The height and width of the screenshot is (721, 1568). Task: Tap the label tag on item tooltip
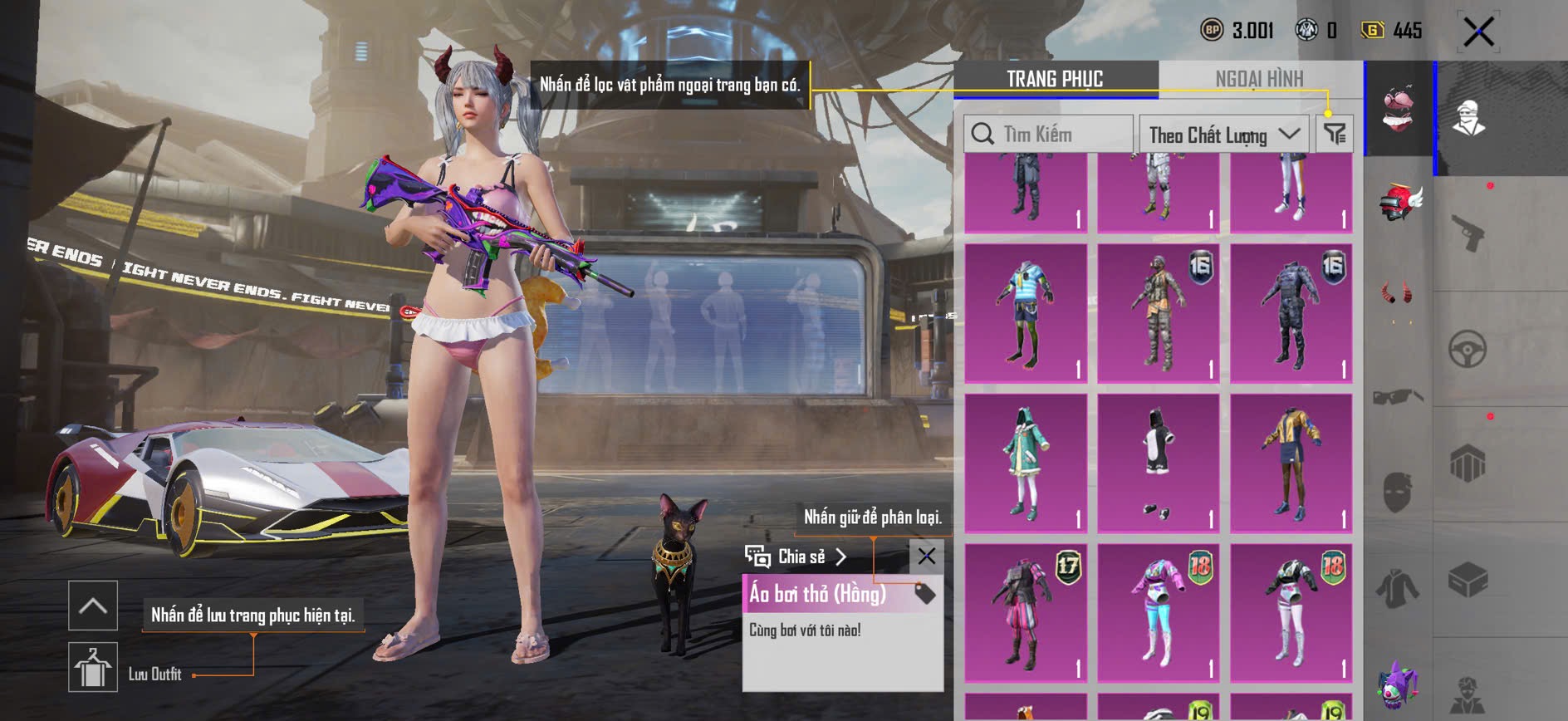924,593
